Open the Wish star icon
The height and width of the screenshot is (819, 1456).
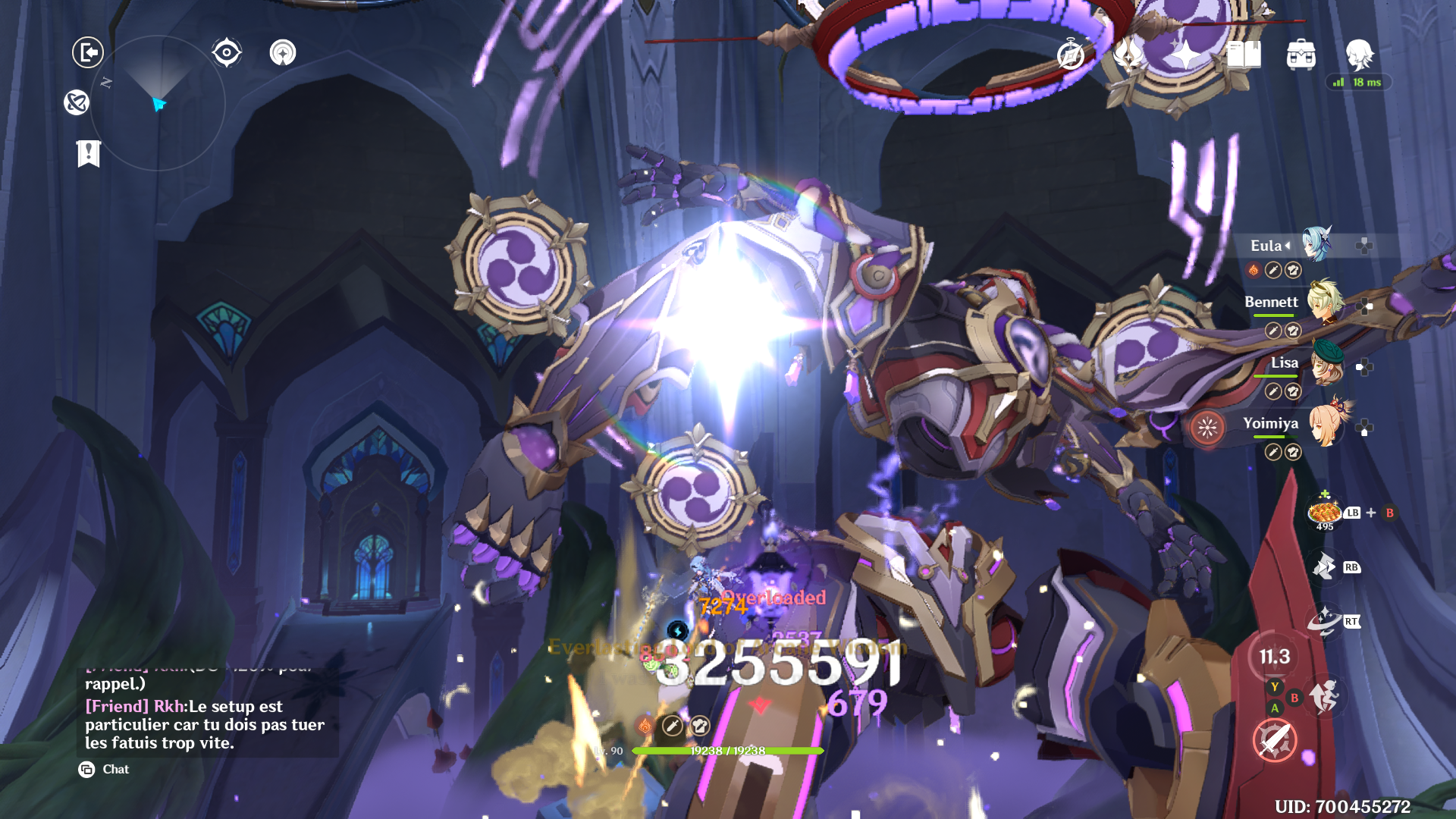point(1187,54)
